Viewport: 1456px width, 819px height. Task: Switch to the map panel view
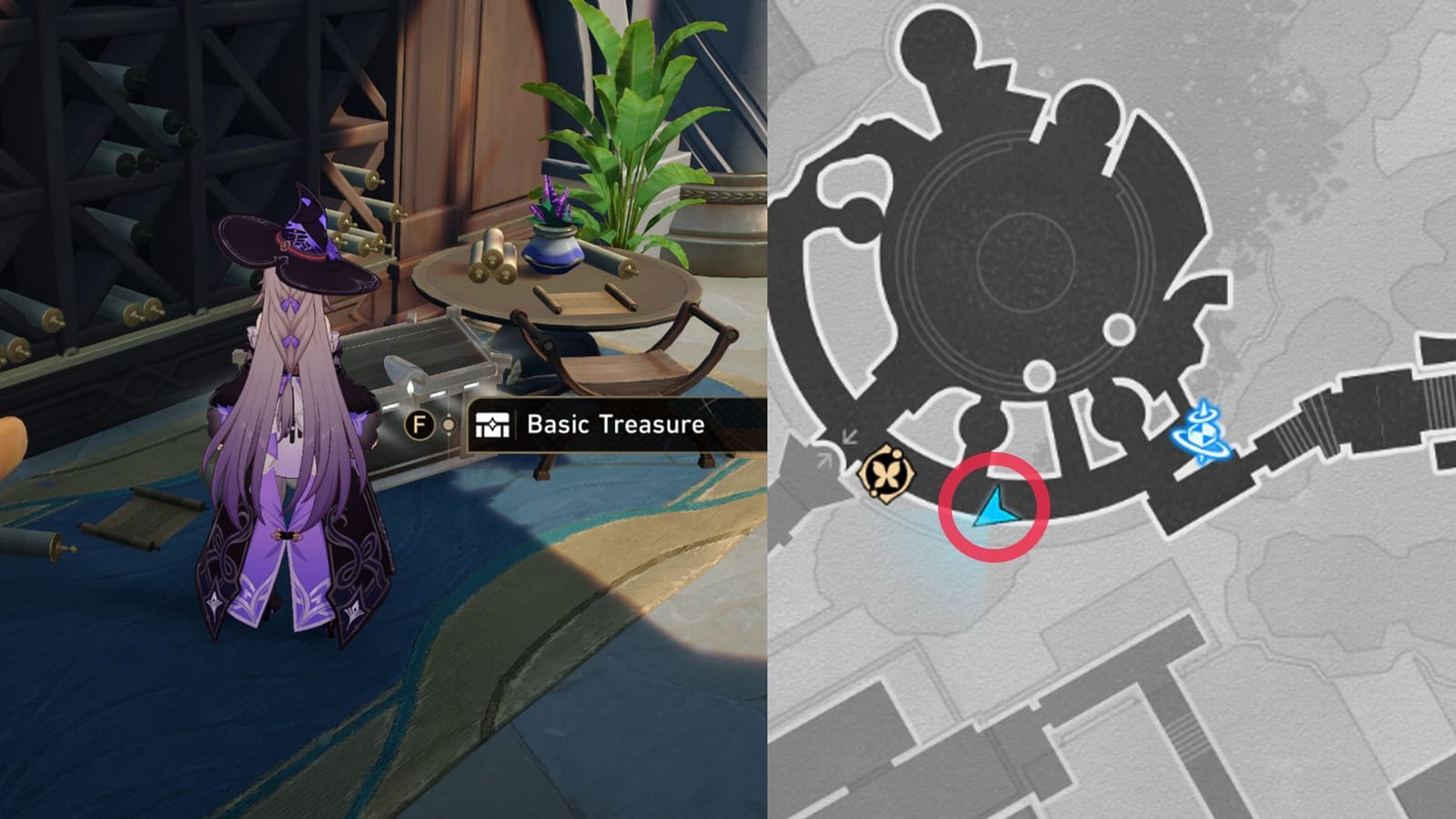[1110, 409]
